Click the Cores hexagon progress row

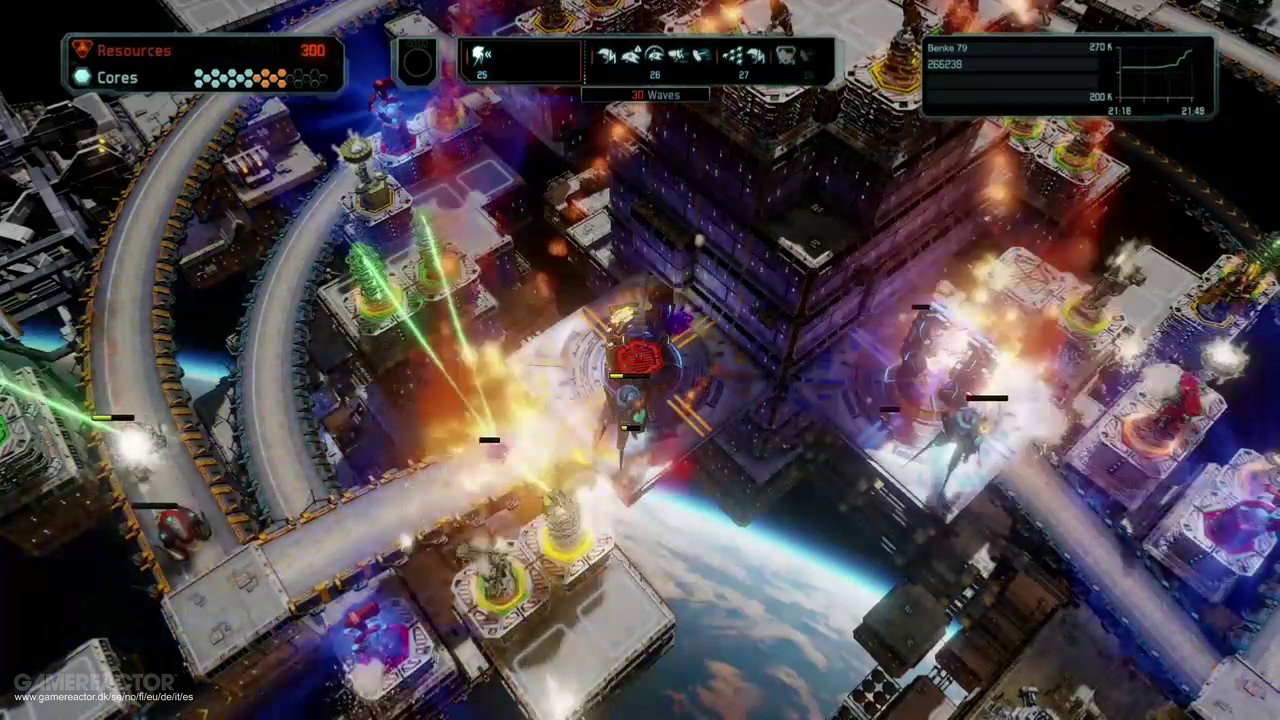[258, 78]
